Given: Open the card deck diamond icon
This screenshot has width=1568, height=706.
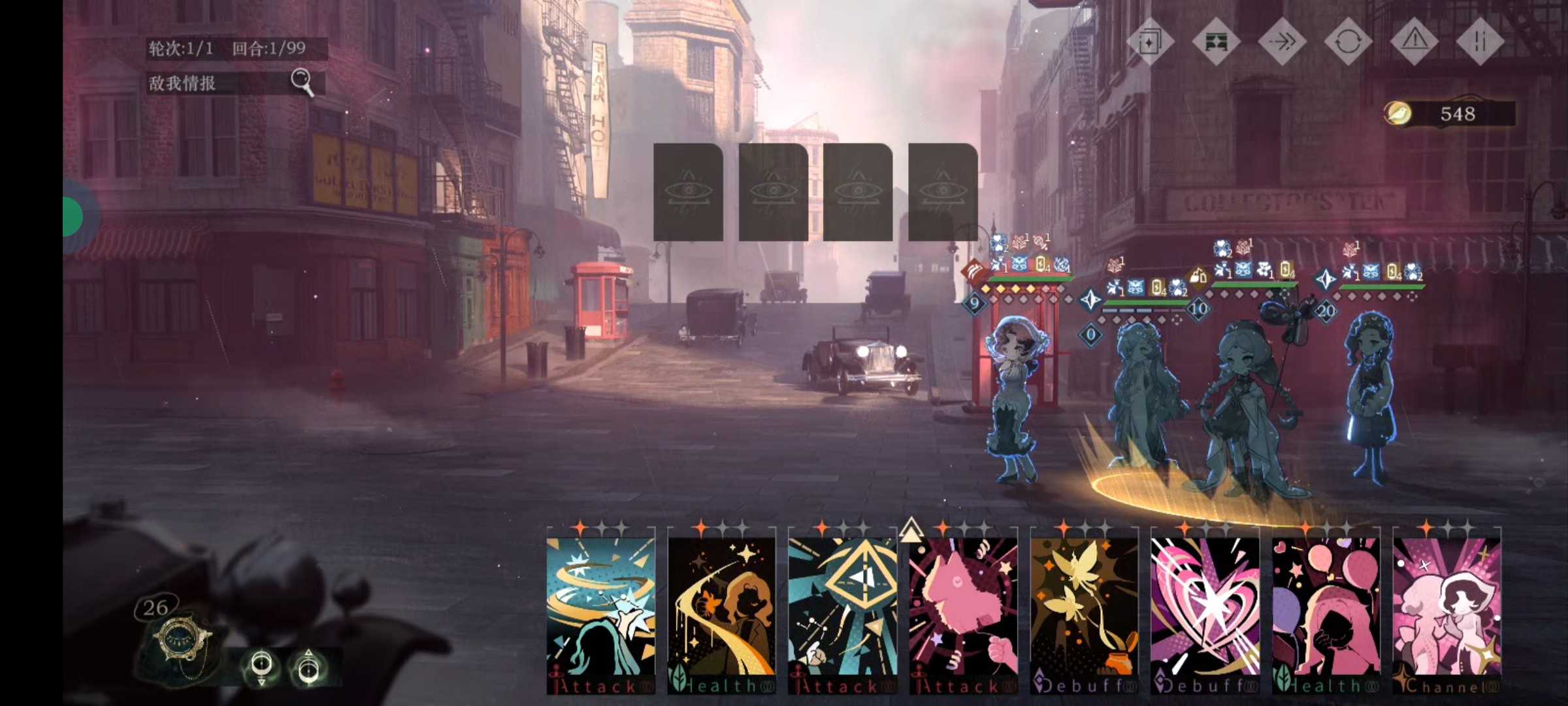Looking at the screenshot, I should point(1148,42).
